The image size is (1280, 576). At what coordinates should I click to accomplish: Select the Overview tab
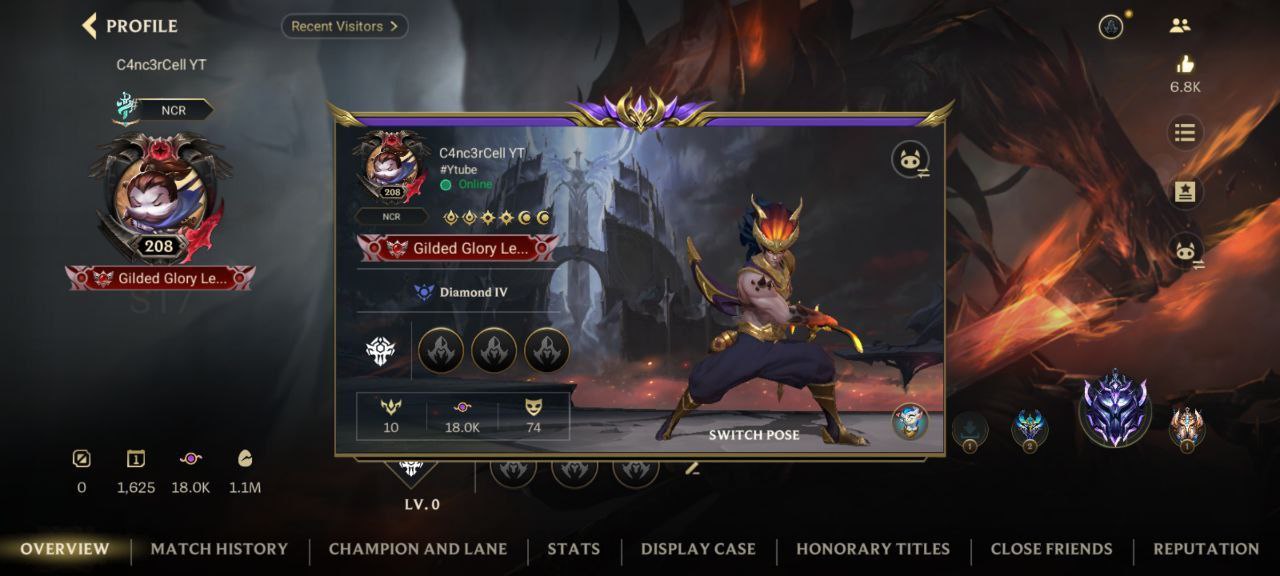coord(65,549)
